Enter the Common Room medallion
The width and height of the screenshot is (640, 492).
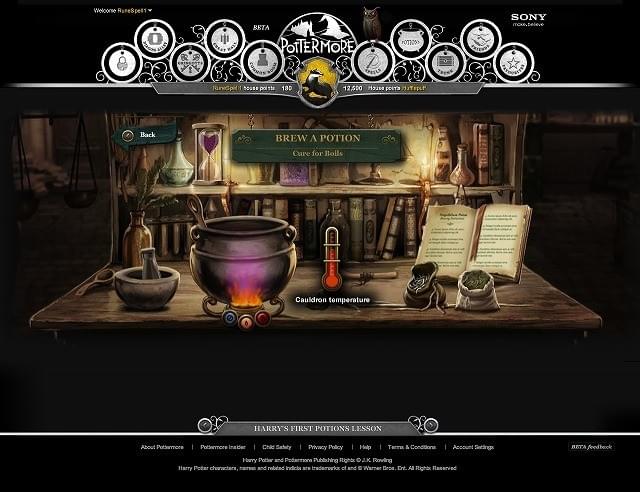click(x=261, y=62)
